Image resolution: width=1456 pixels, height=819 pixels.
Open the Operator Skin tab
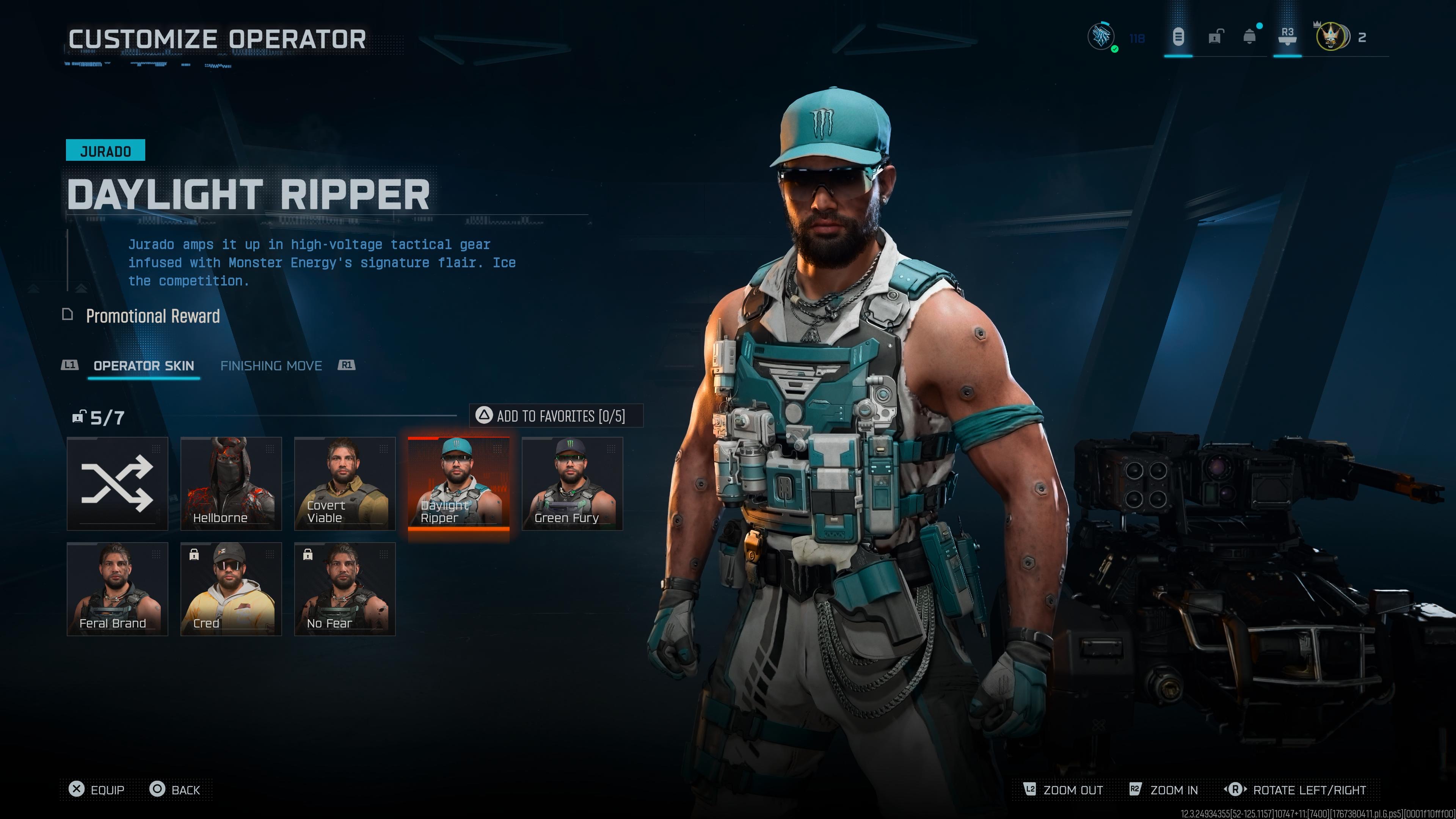click(x=144, y=366)
